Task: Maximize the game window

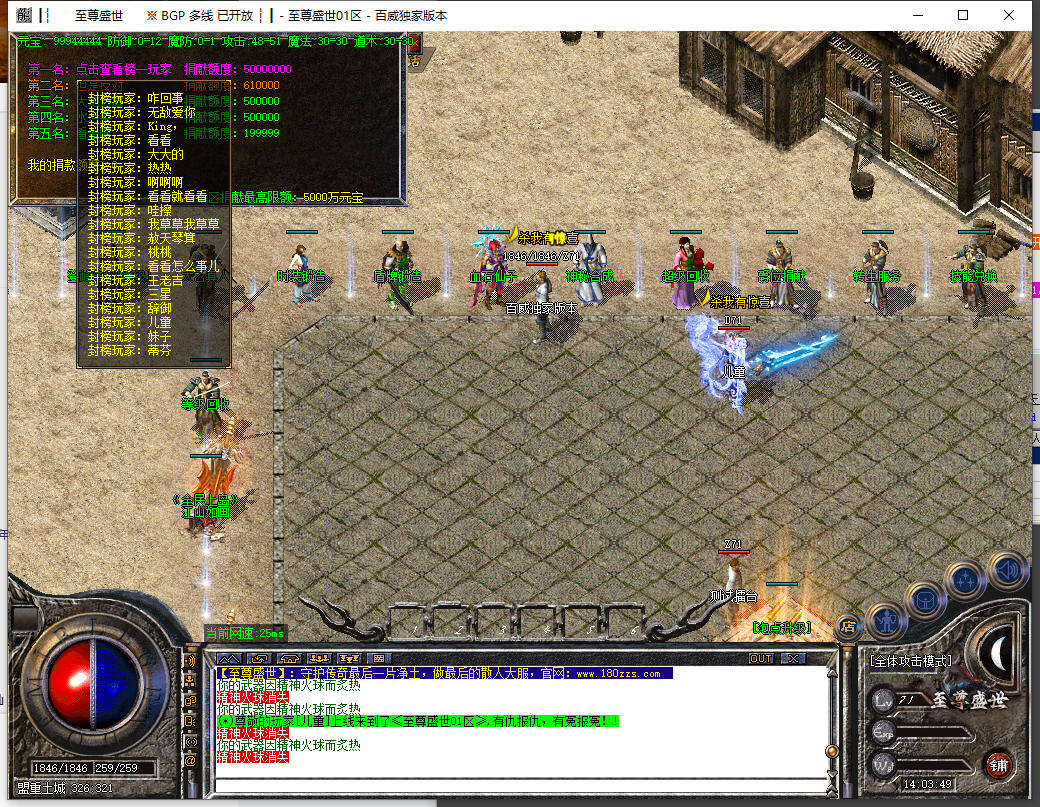Action: tap(963, 15)
